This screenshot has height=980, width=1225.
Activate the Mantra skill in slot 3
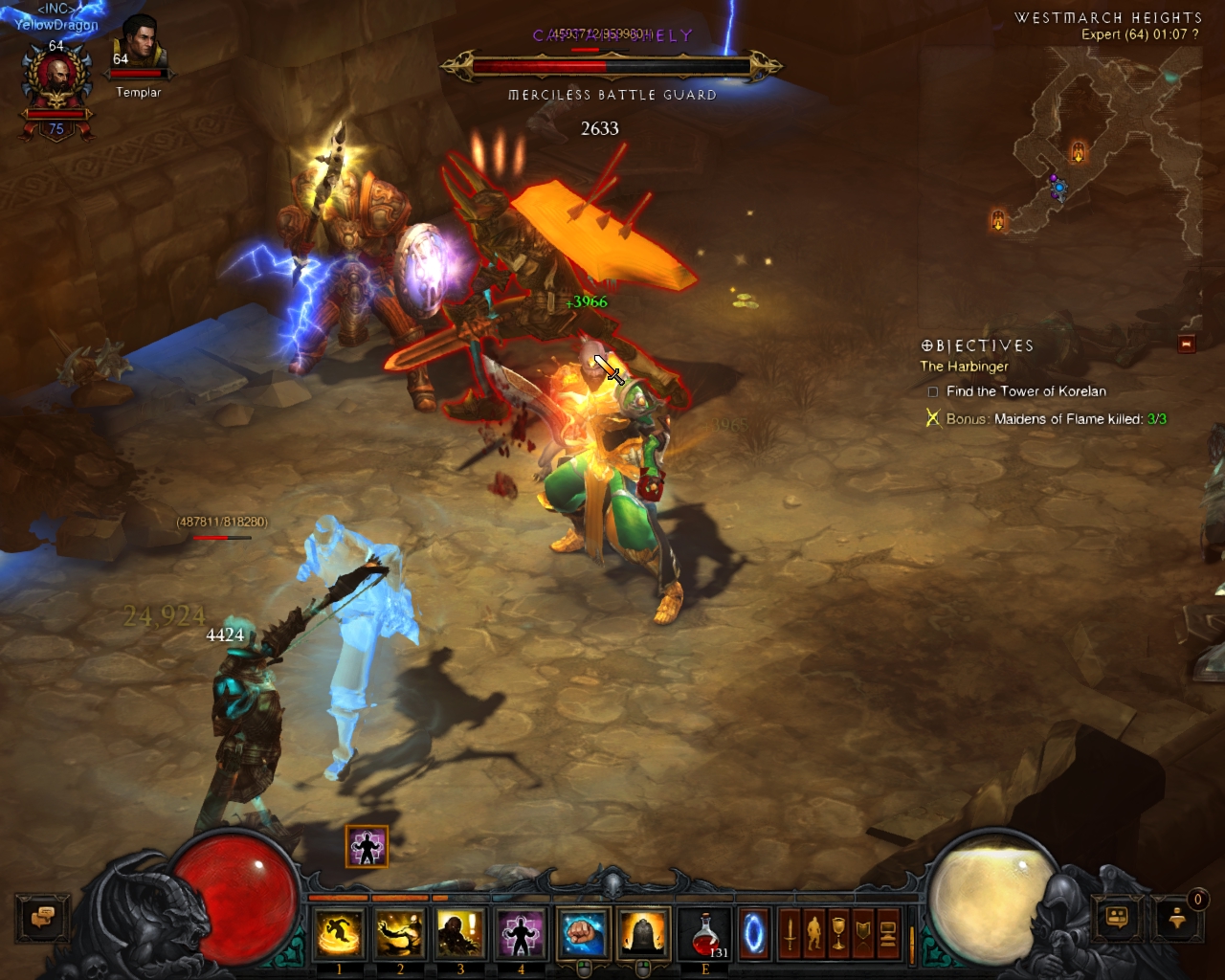[x=460, y=934]
